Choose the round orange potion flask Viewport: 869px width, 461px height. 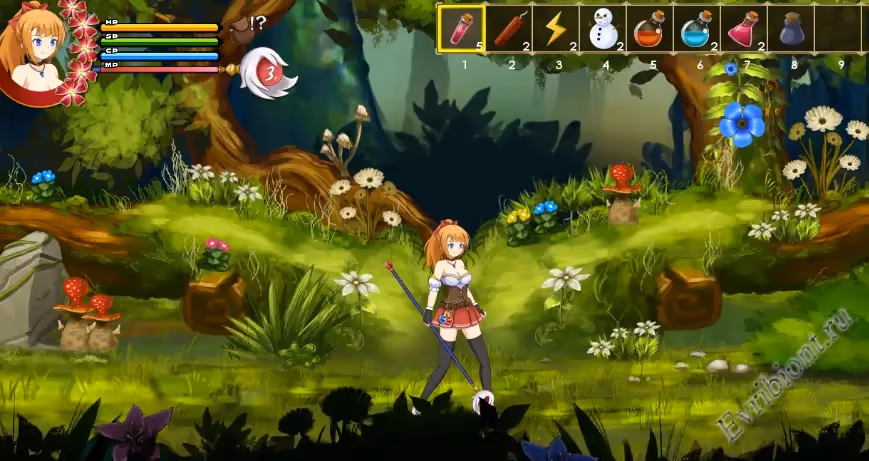pos(649,28)
